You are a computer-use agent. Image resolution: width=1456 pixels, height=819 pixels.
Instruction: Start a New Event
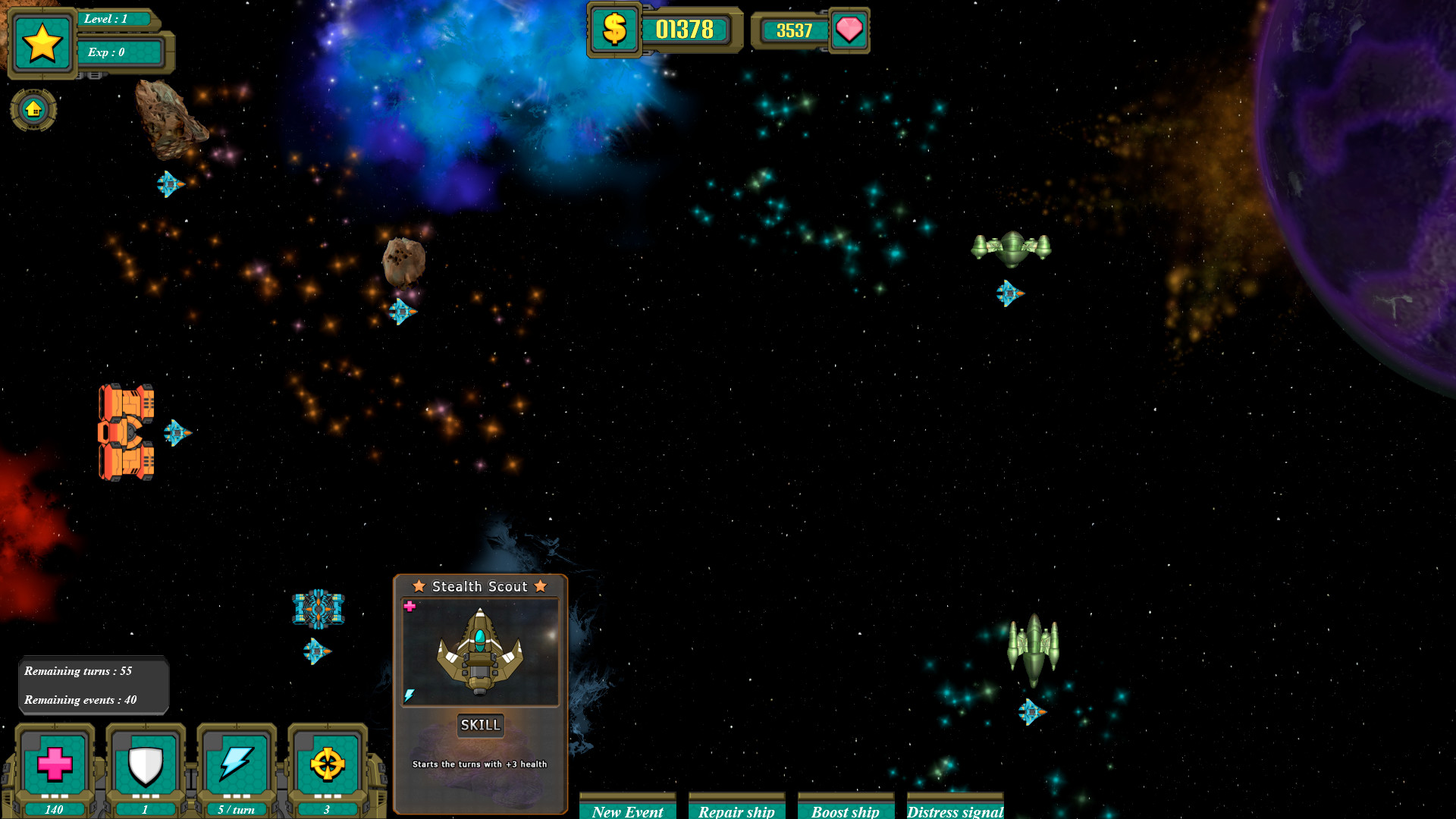click(x=627, y=809)
